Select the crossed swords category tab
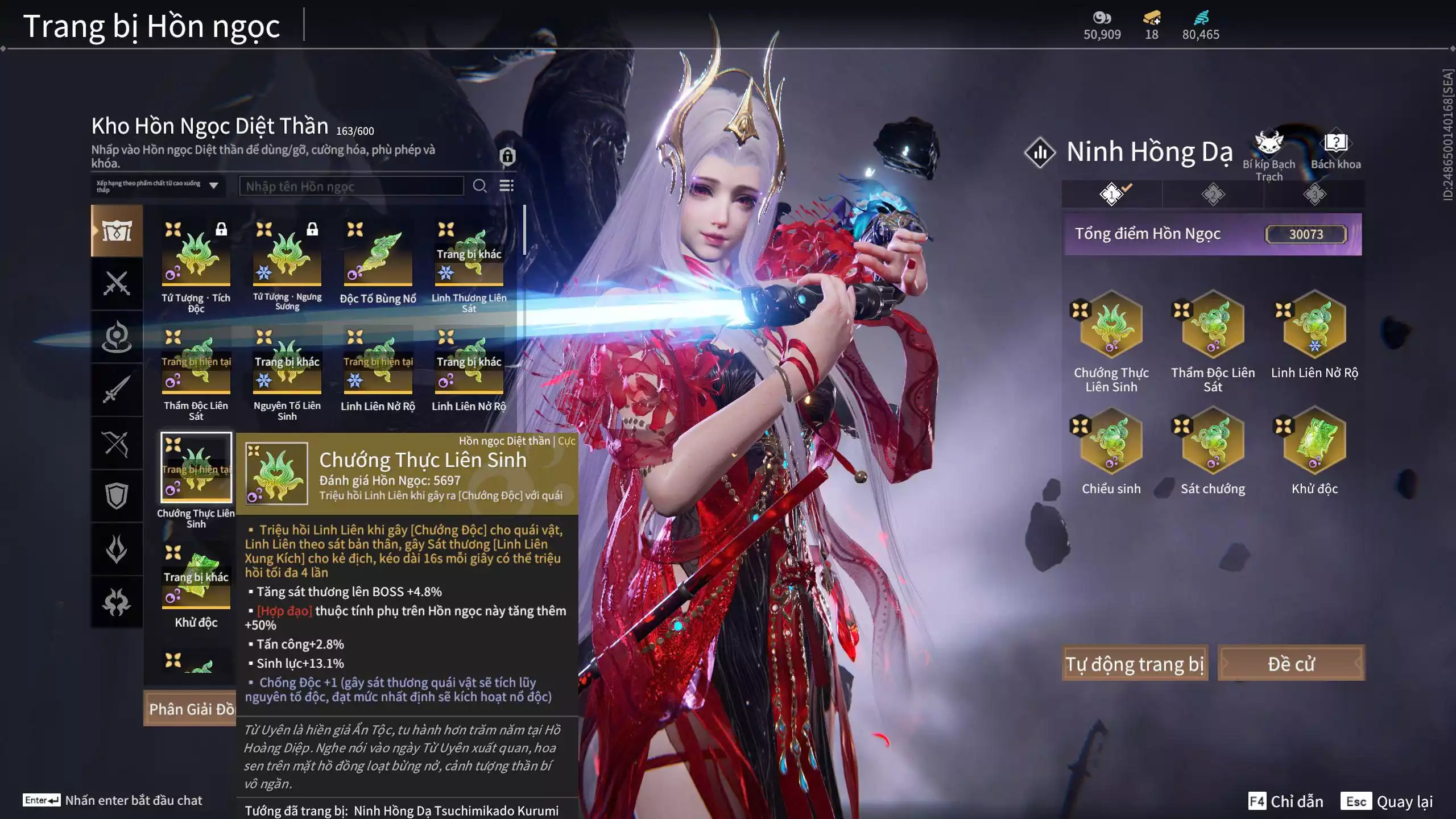Screen dimensions: 1456x819 click(x=117, y=283)
